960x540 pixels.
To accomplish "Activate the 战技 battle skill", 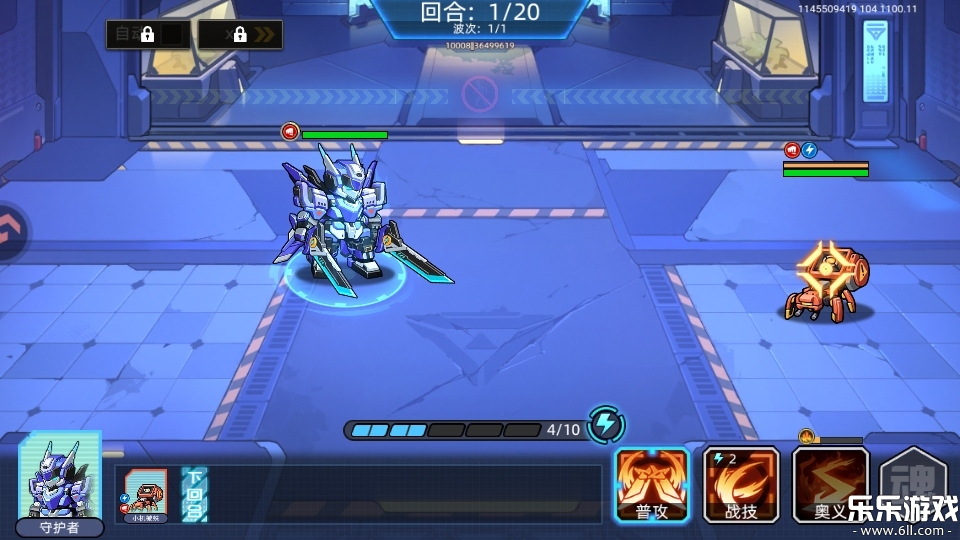I will tap(741, 484).
